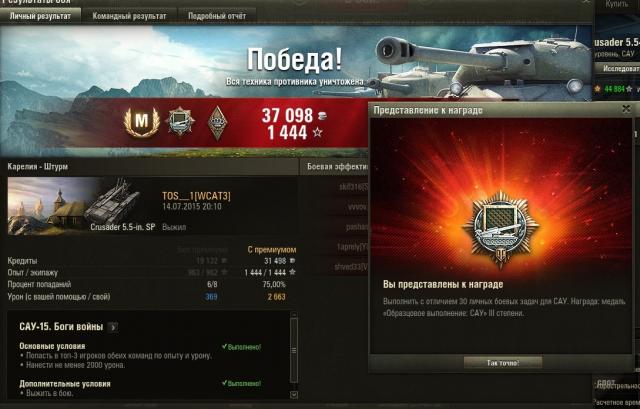The image size is (640, 409).
Task: Open the Подробный отчёт tab
Action: point(217,16)
